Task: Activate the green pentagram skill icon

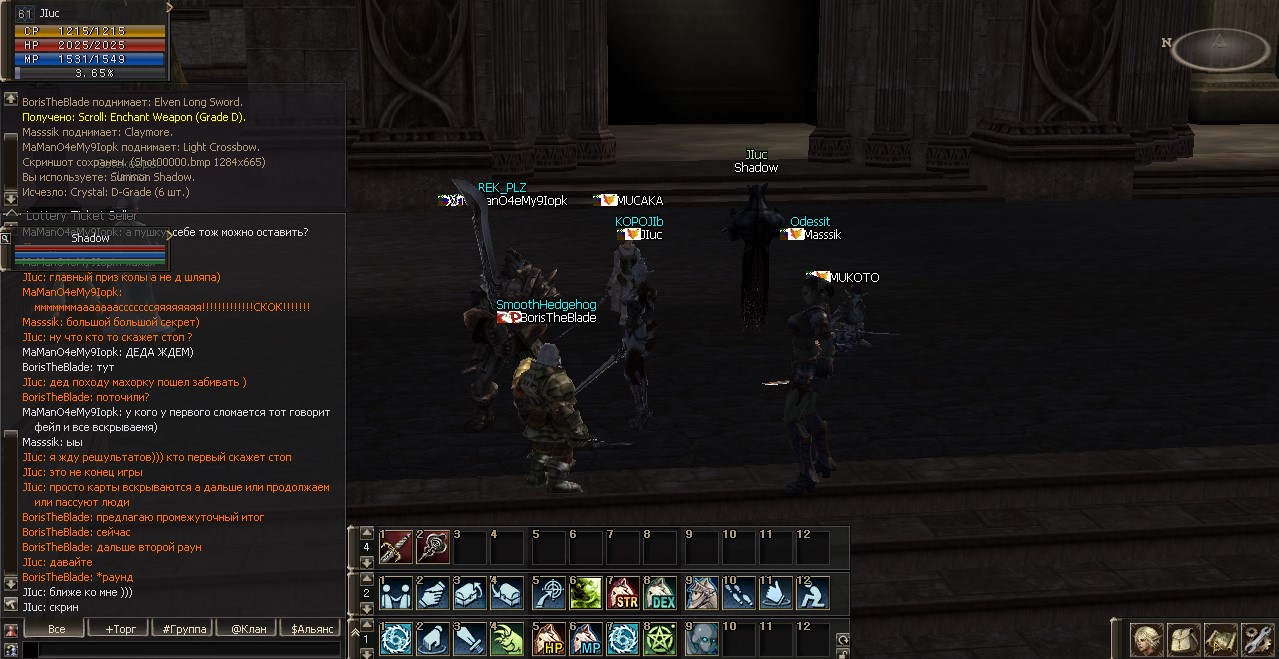Action: pyautogui.click(x=661, y=639)
